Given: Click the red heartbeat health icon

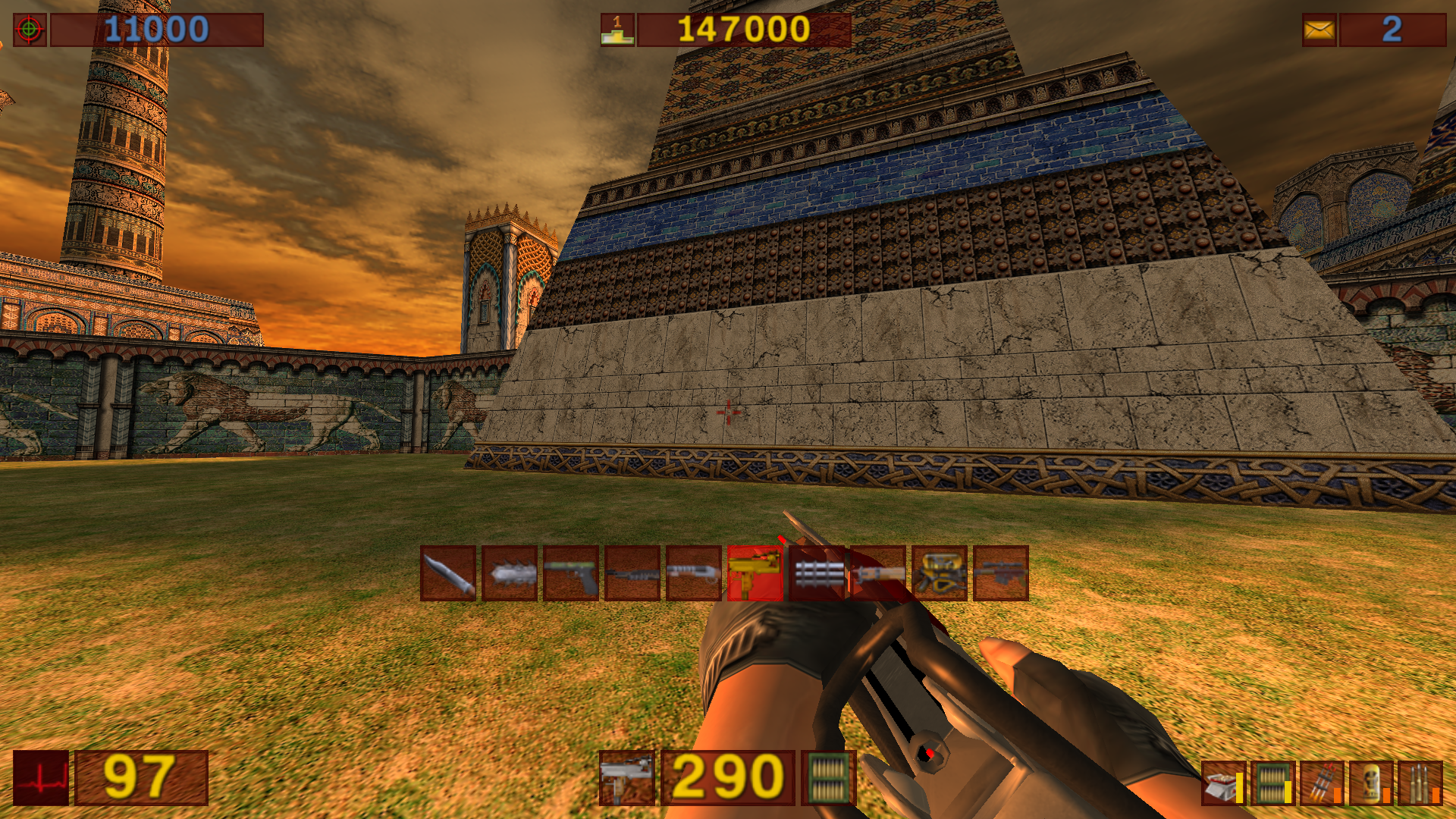Looking at the screenshot, I should [x=41, y=778].
